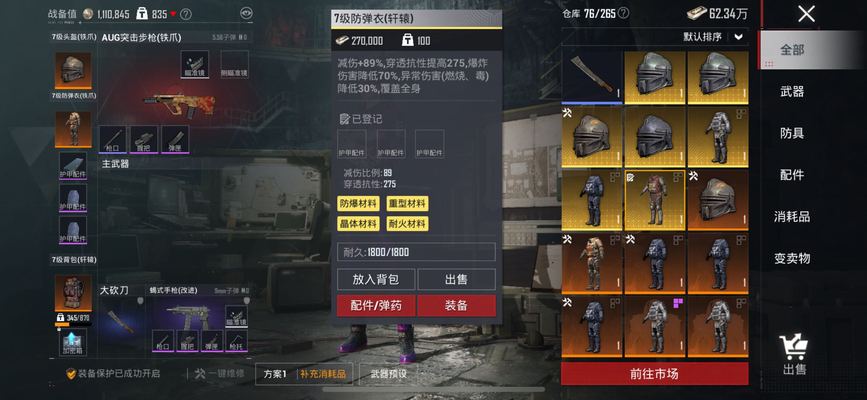Click the 配件/弹药 button
The width and height of the screenshot is (867, 400).
pos(376,305)
